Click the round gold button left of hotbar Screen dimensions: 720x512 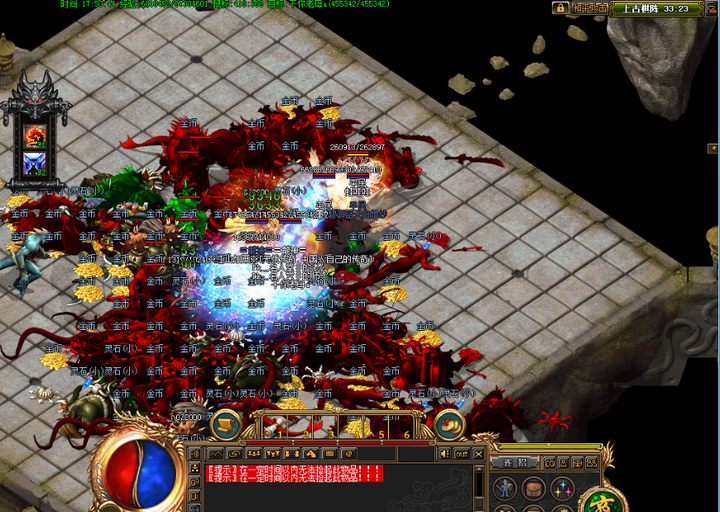[226, 424]
